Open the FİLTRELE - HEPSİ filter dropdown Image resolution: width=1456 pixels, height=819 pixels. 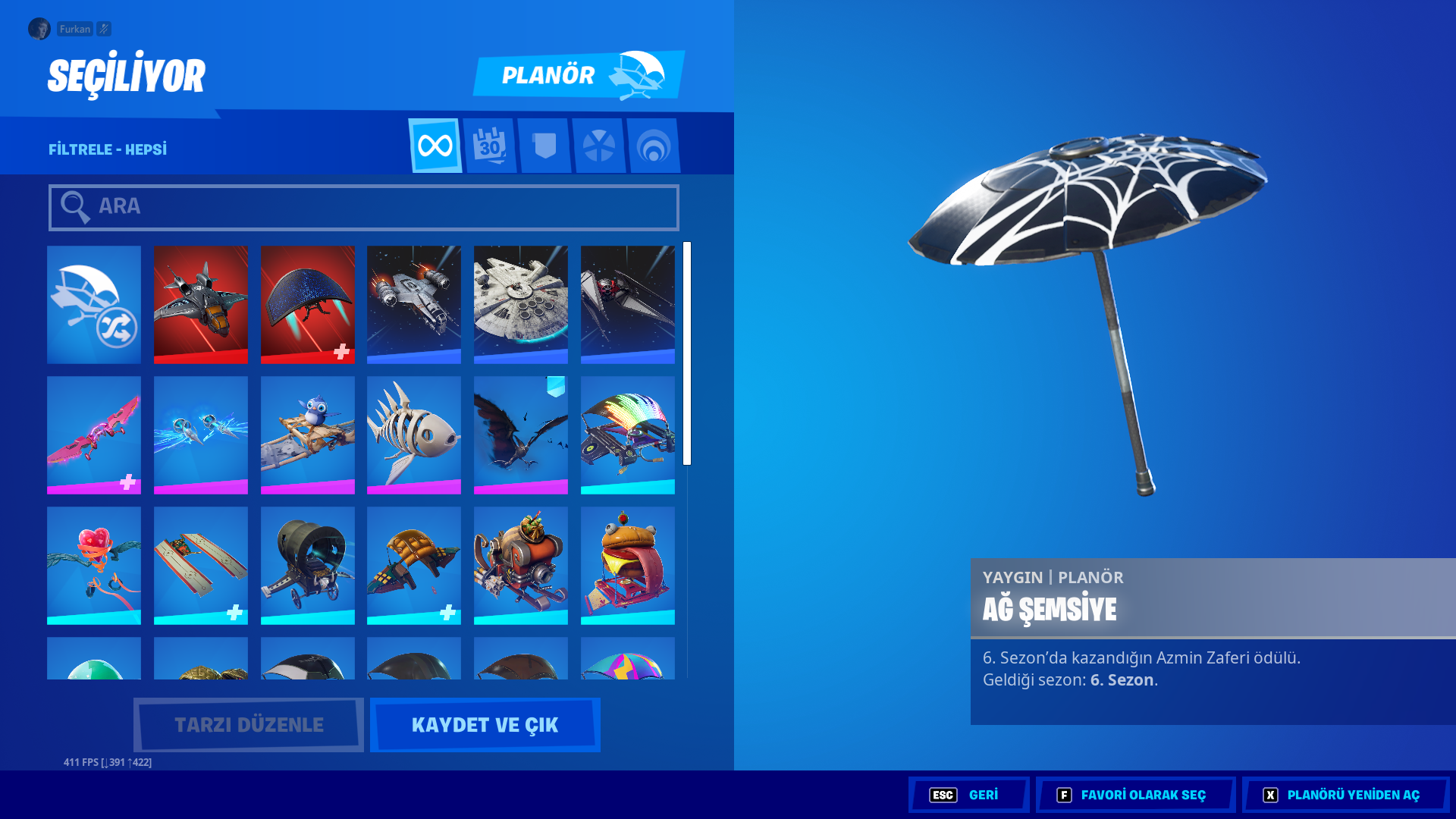pos(106,149)
